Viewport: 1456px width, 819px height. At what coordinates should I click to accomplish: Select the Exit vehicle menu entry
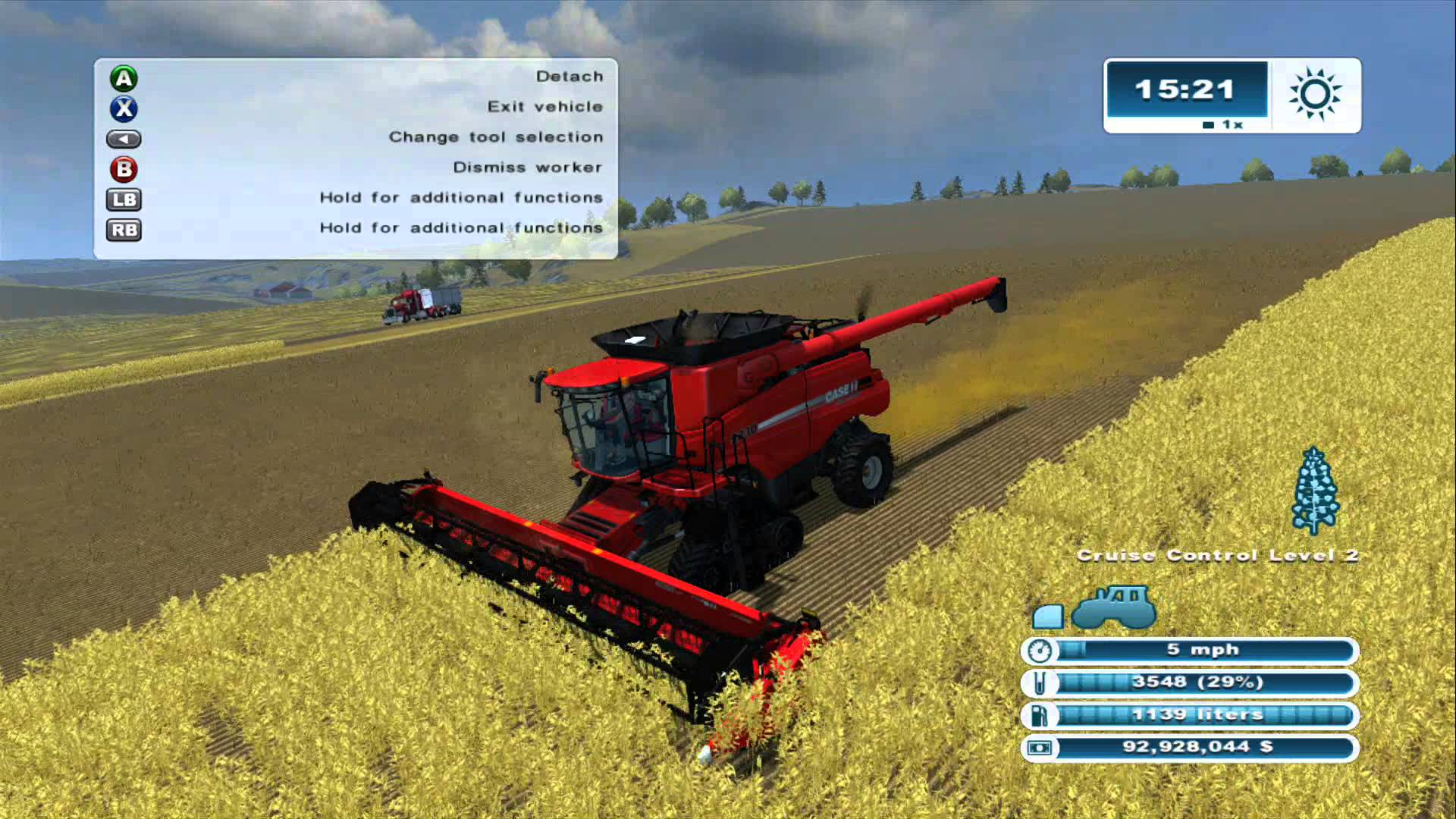coord(545,107)
